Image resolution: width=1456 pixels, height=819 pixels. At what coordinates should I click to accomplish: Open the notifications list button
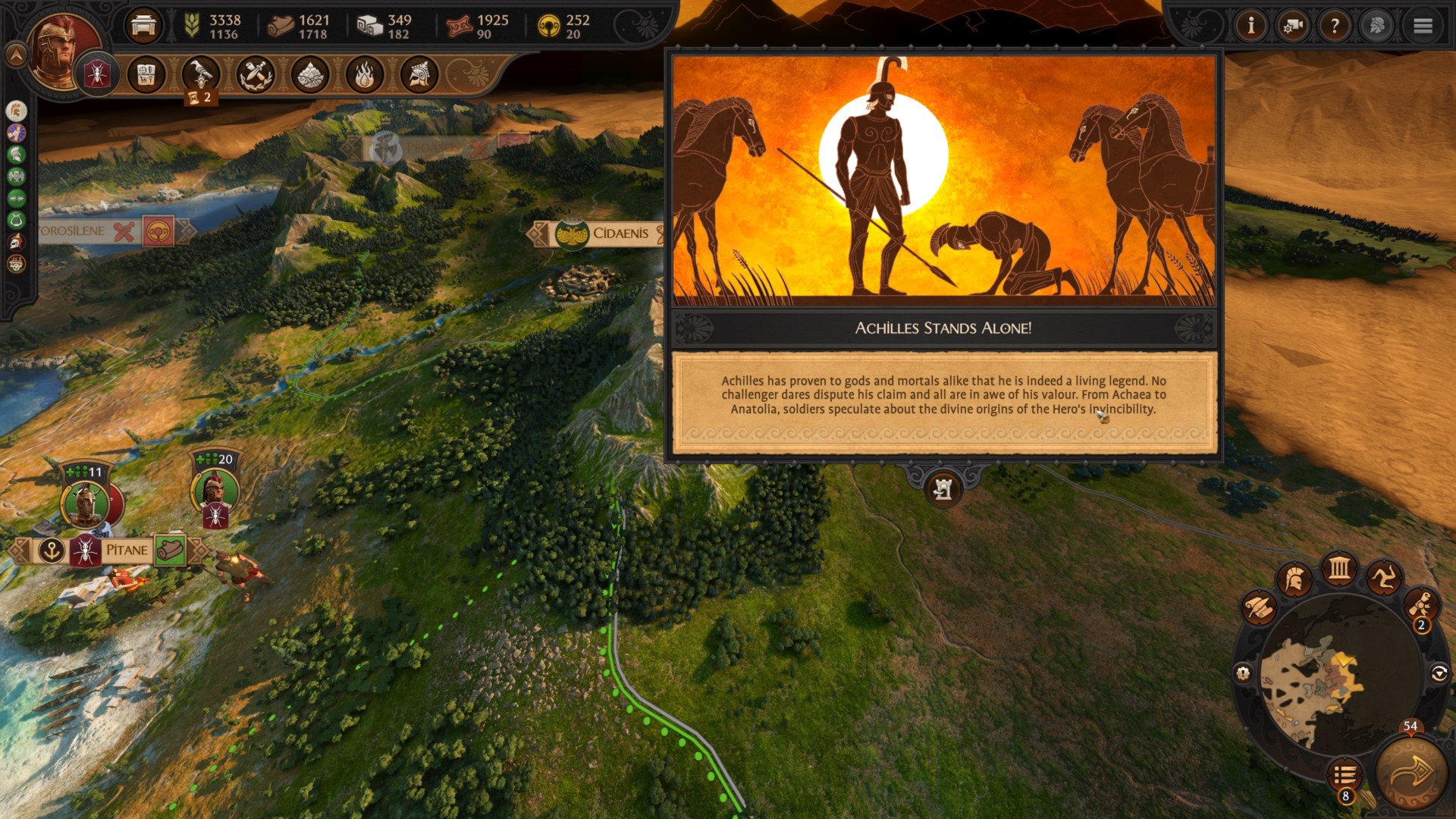(x=1345, y=776)
